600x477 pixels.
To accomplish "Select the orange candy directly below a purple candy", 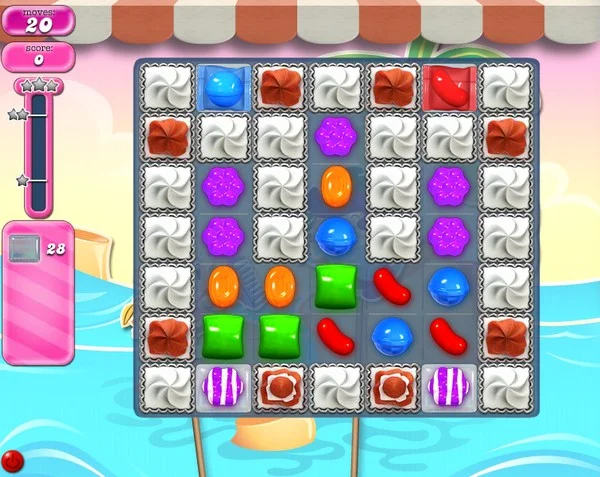I will (224, 286).
